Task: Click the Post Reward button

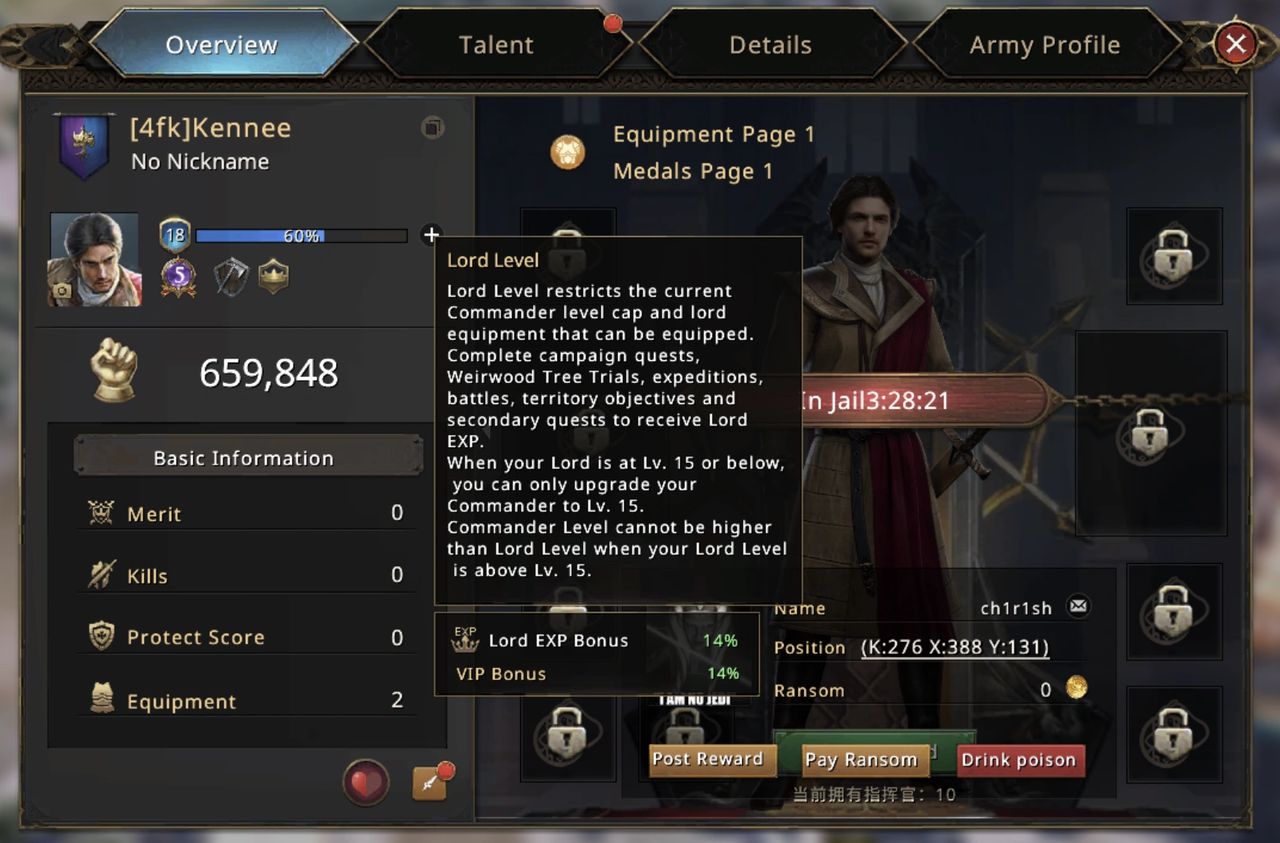Action: tap(707, 759)
